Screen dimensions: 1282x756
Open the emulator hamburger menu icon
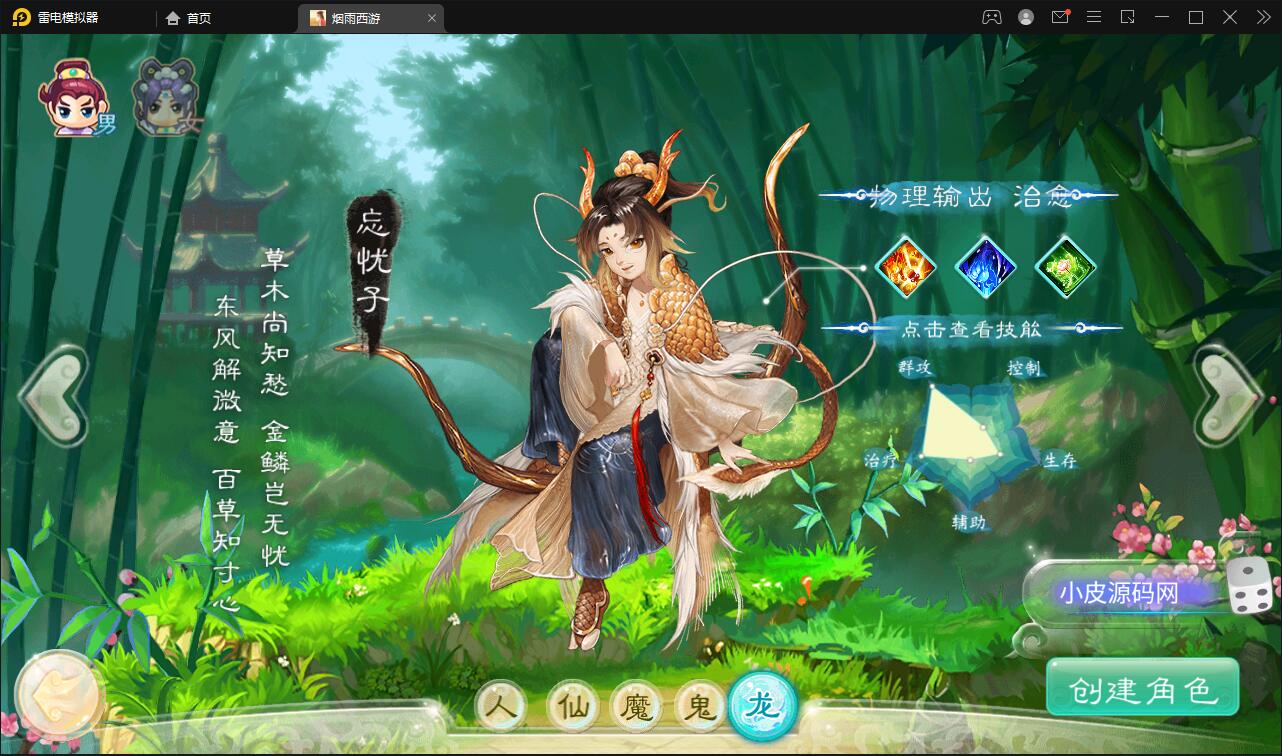(1094, 17)
